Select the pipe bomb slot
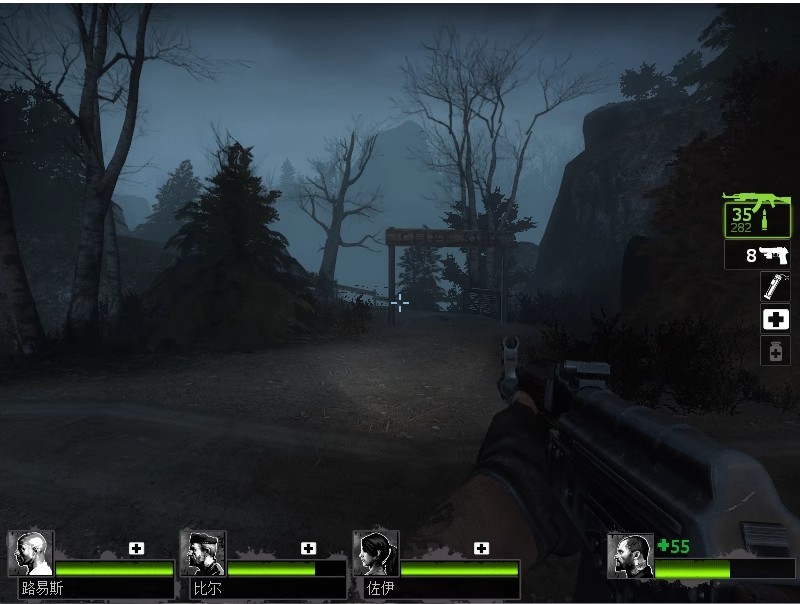This screenshot has width=800, height=604. pyautogui.click(x=775, y=287)
